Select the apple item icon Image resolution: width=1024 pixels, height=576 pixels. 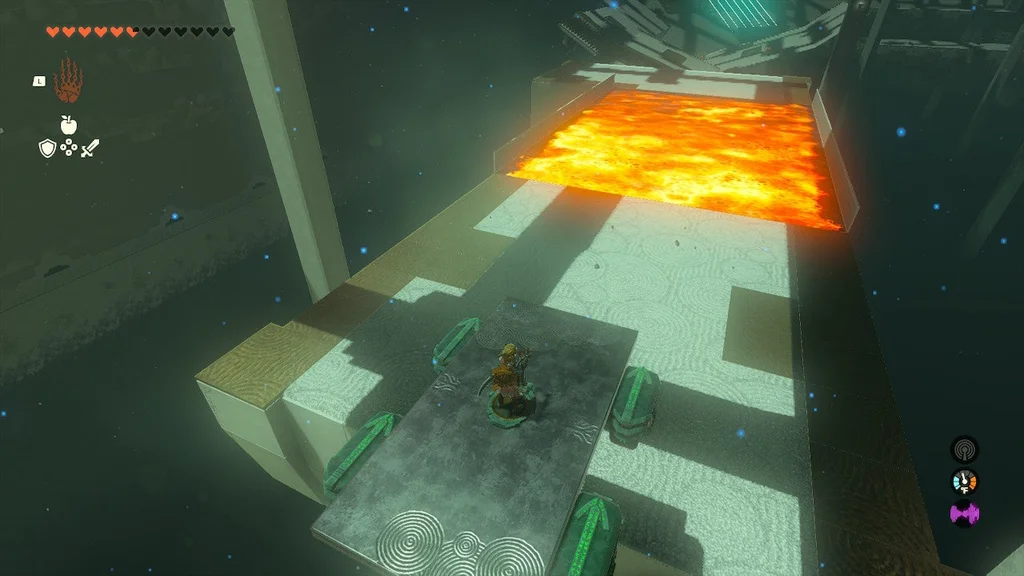pos(68,125)
